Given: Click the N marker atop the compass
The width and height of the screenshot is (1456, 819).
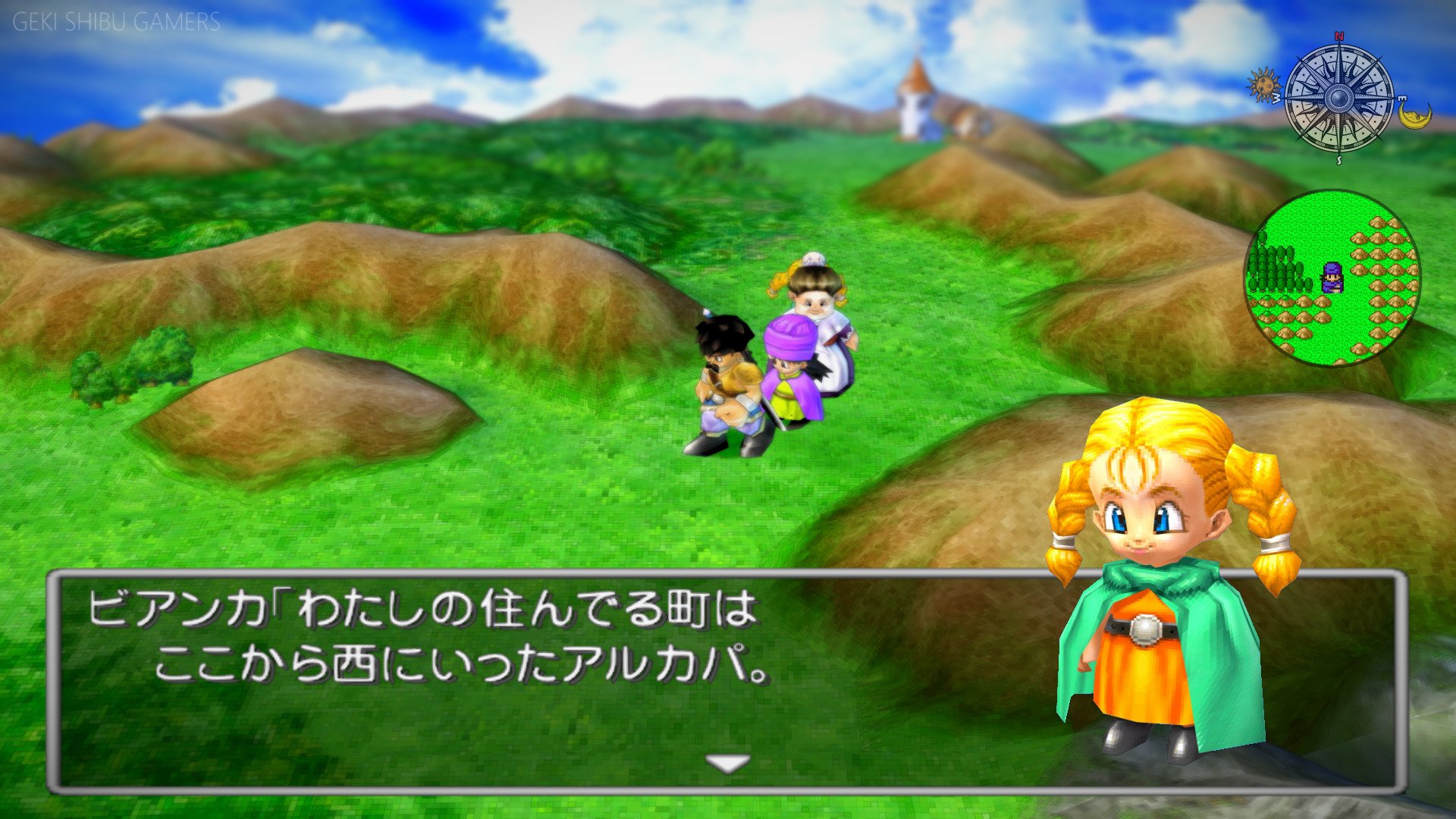Looking at the screenshot, I should pyautogui.click(x=1340, y=37).
